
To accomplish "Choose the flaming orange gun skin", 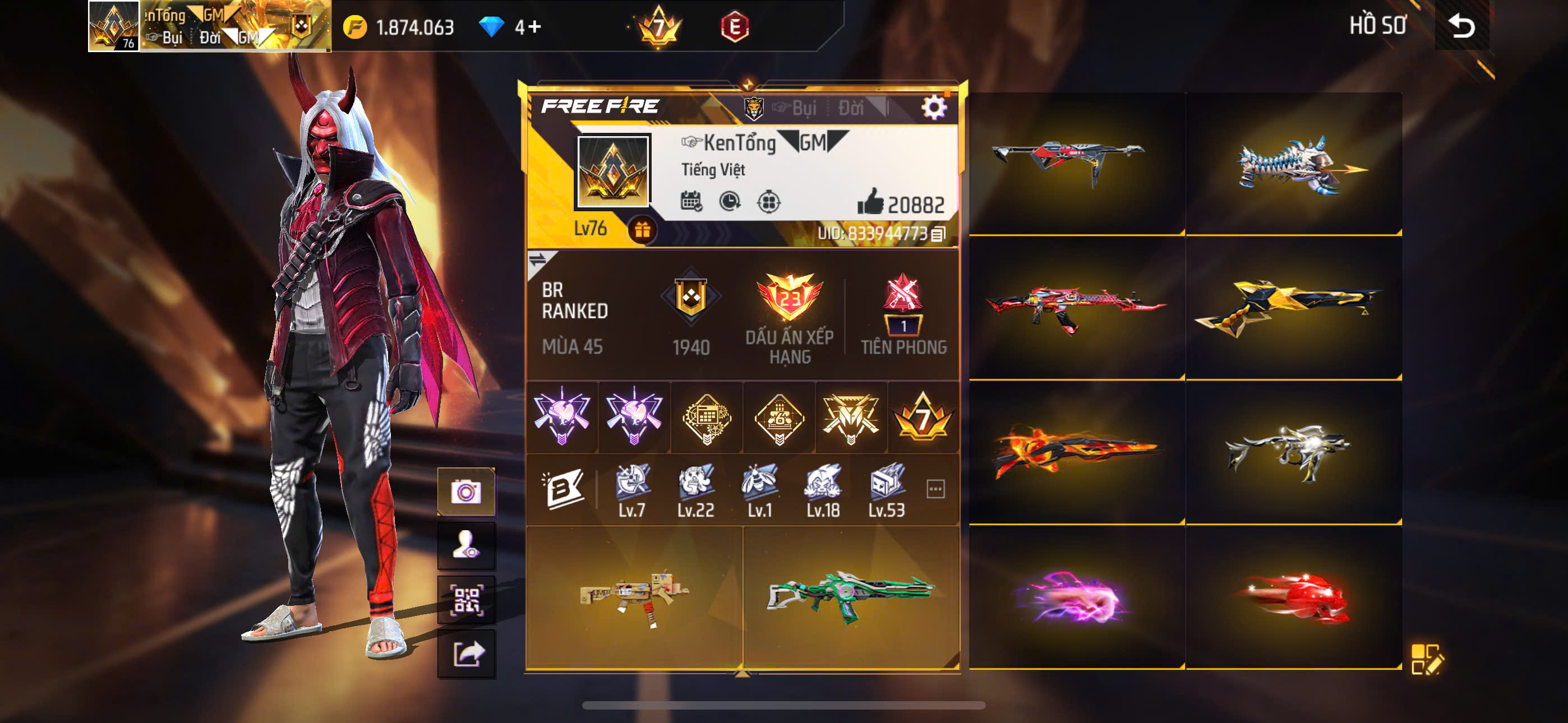I will (x=1076, y=452).
